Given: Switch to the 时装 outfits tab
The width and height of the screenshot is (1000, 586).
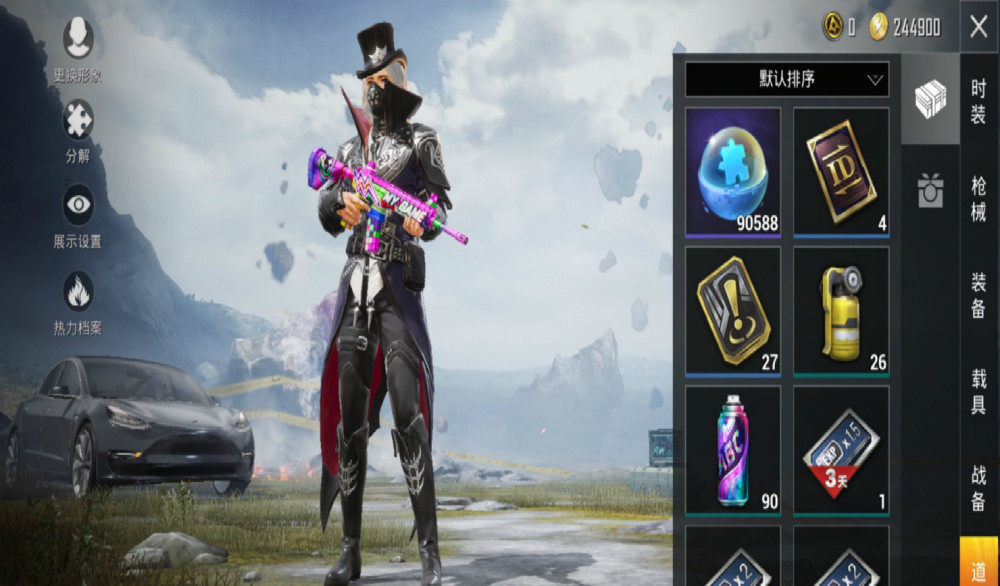Looking at the screenshot, I should [979, 101].
